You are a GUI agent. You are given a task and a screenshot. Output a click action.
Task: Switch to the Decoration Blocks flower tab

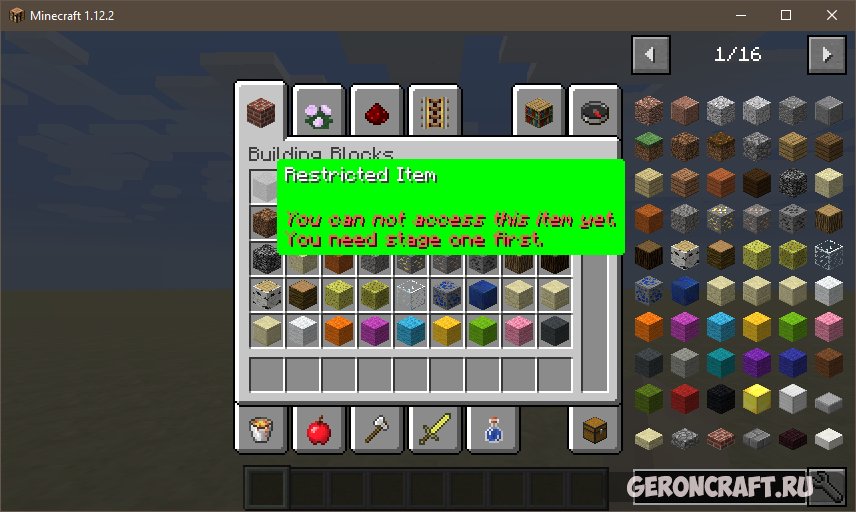pyautogui.click(x=319, y=112)
